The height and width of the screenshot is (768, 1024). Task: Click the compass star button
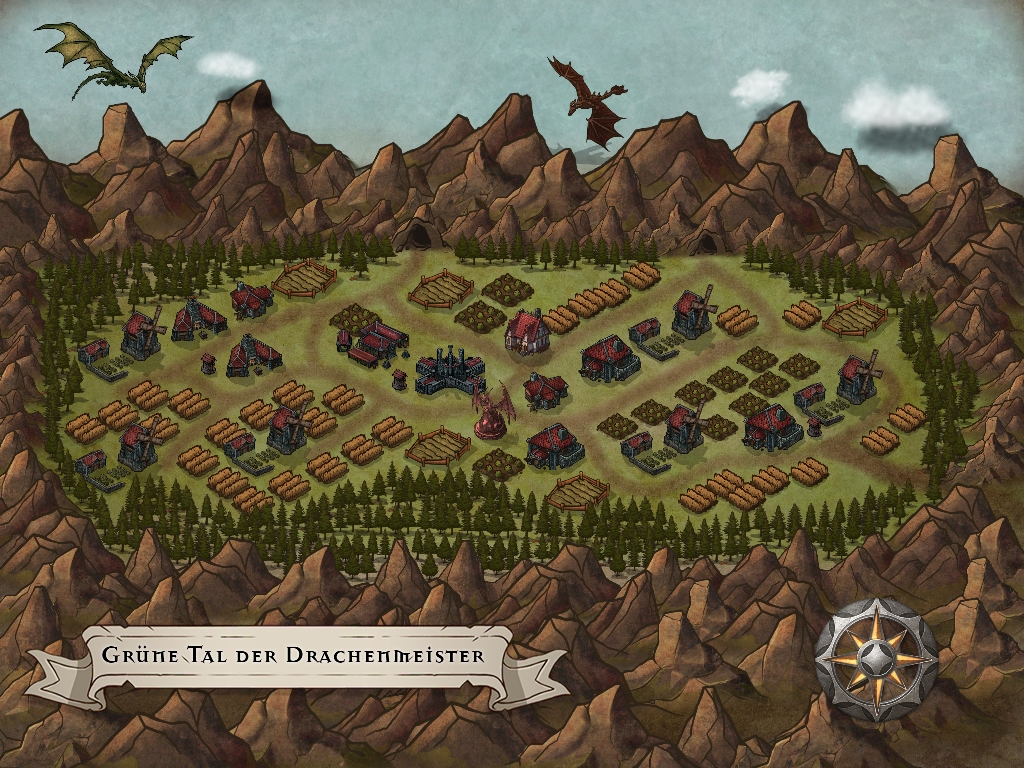pyautogui.click(x=876, y=660)
